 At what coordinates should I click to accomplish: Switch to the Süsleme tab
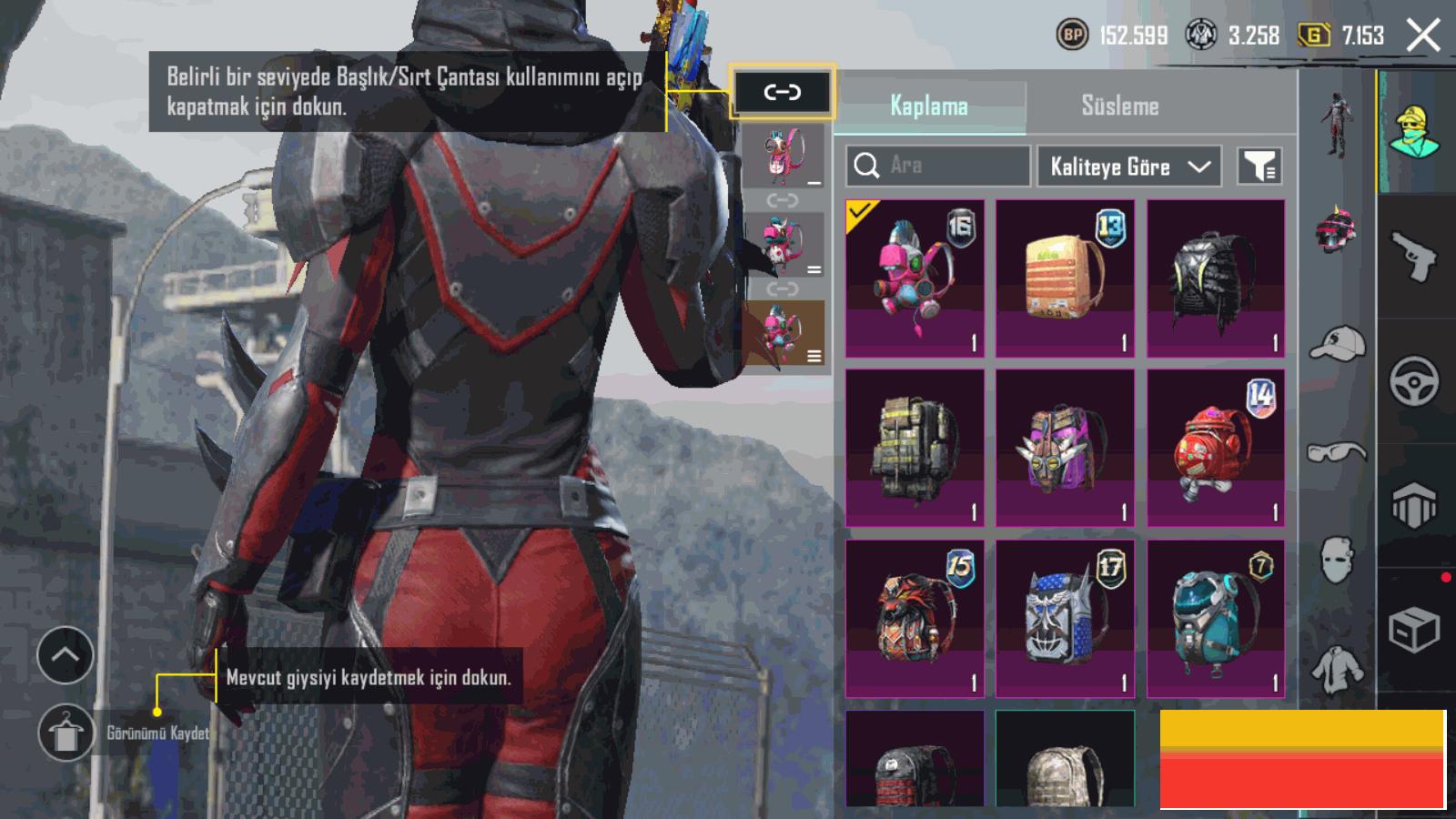(1119, 106)
